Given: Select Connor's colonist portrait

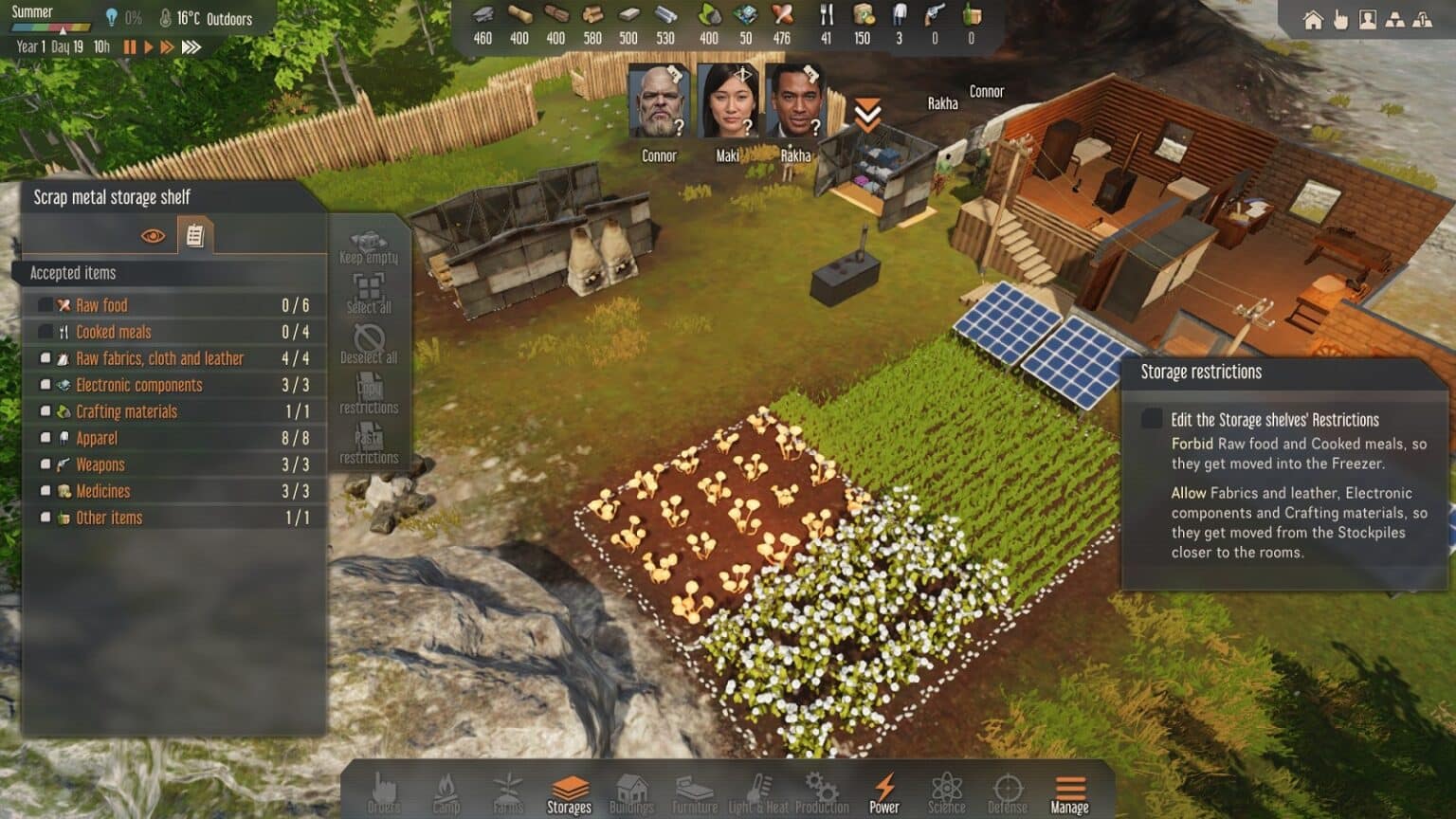Looking at the screenshot, I should click(x=659, y=102).
